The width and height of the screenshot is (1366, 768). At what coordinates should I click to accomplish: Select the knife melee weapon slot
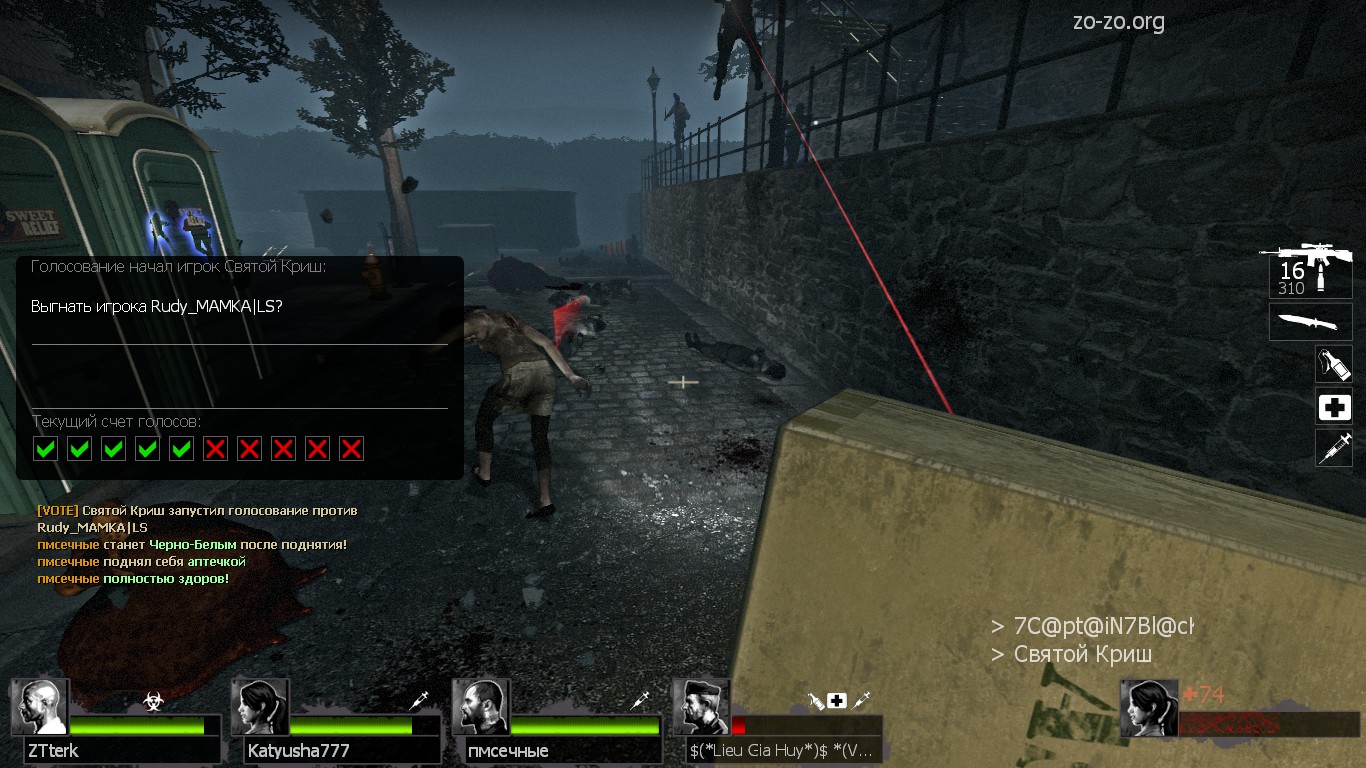1310,322
